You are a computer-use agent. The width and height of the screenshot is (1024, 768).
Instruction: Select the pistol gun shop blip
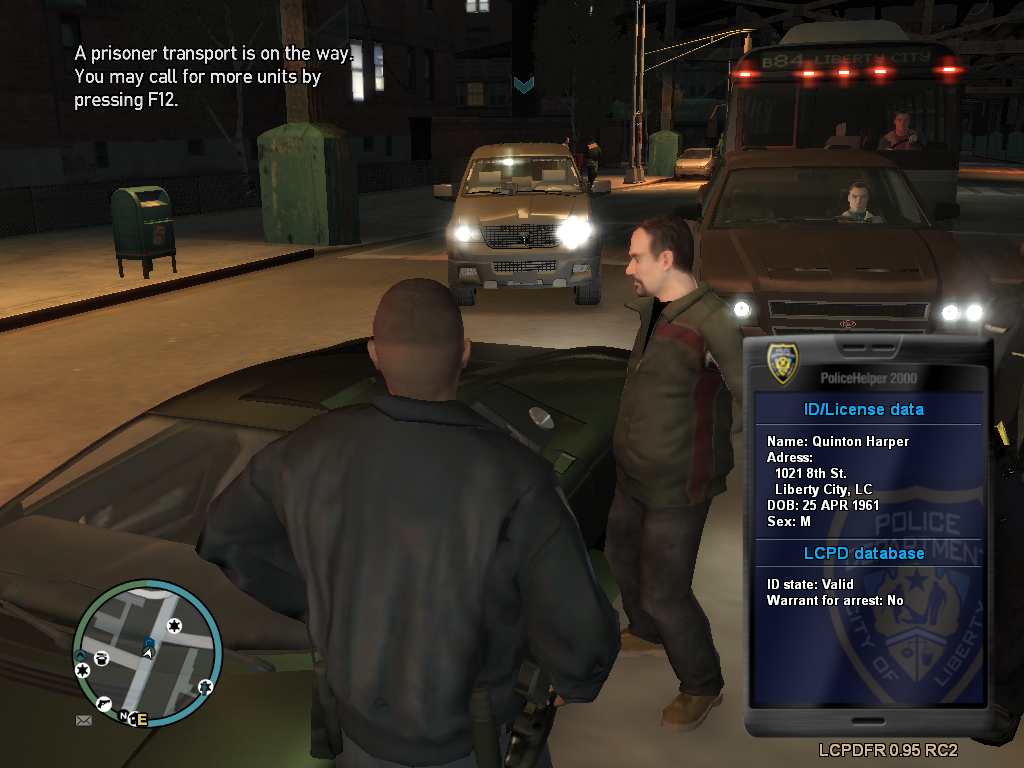coord(105,703)
